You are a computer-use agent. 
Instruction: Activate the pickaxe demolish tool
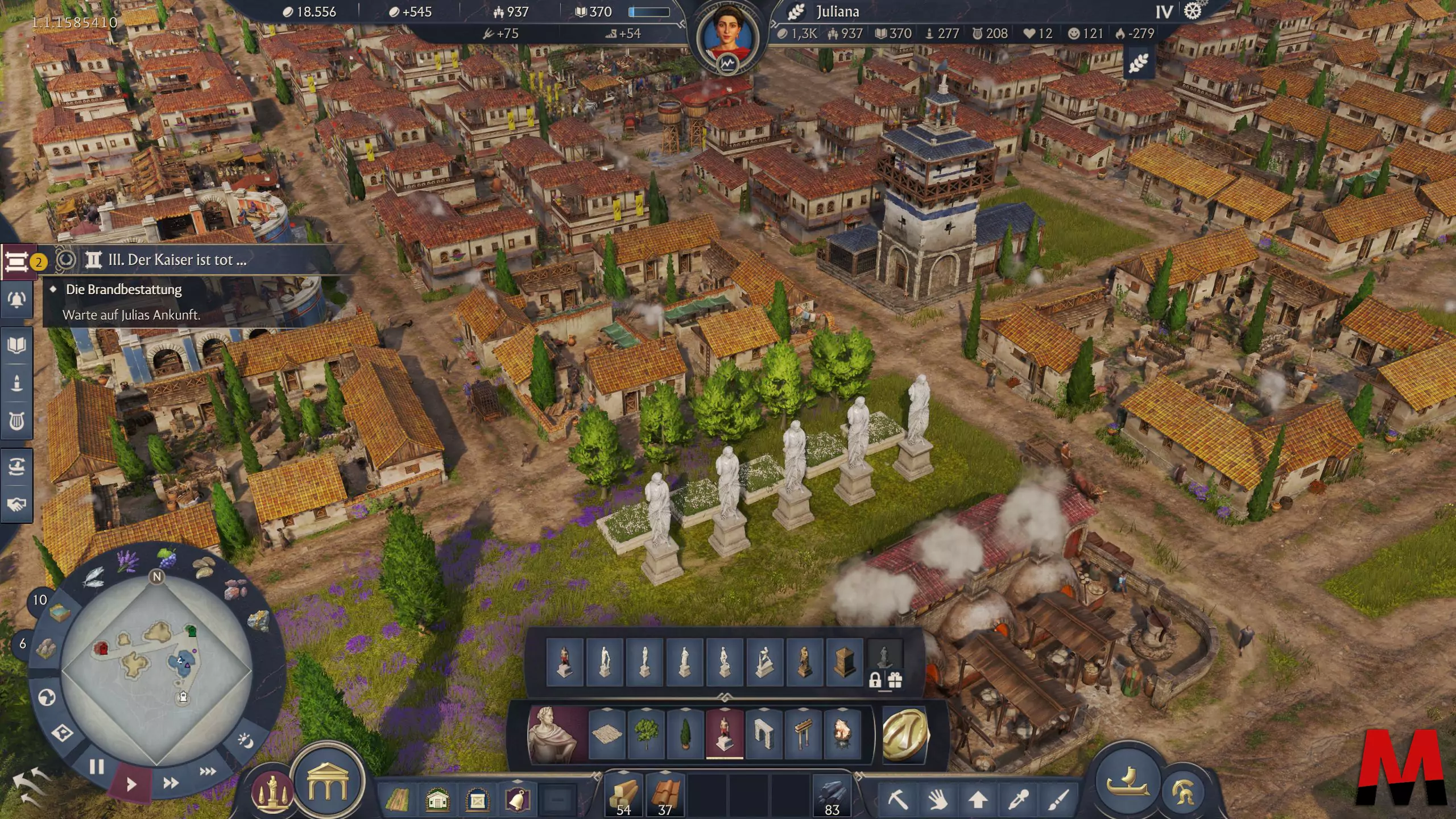(897, 799)
